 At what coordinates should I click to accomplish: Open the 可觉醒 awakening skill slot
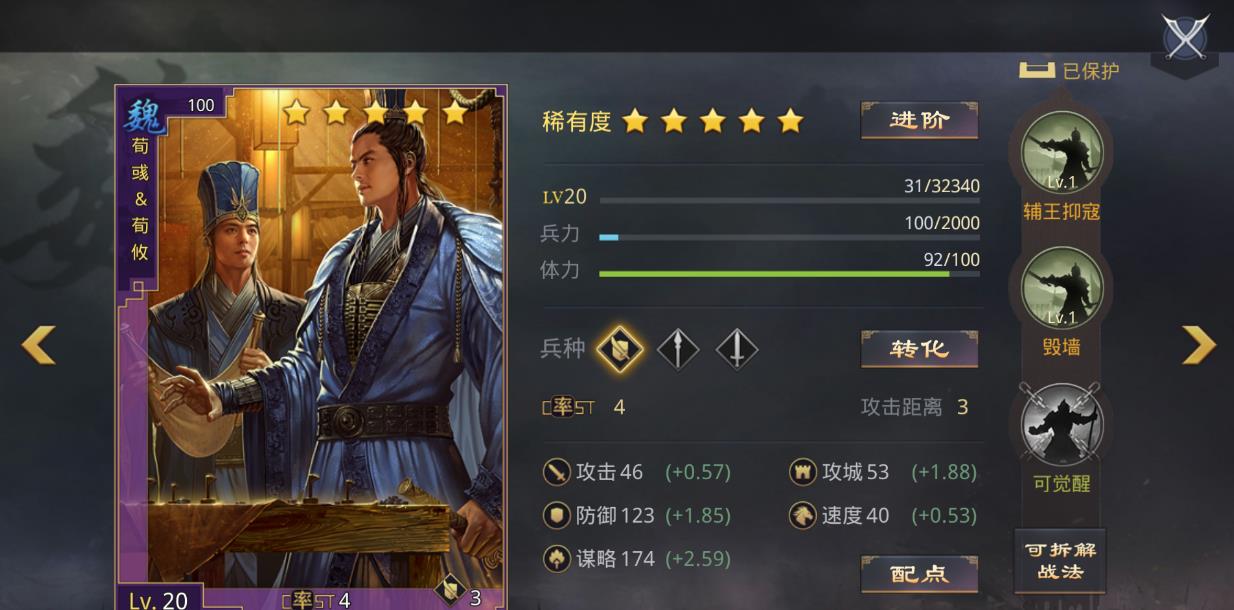click(x=1061, y=424)
